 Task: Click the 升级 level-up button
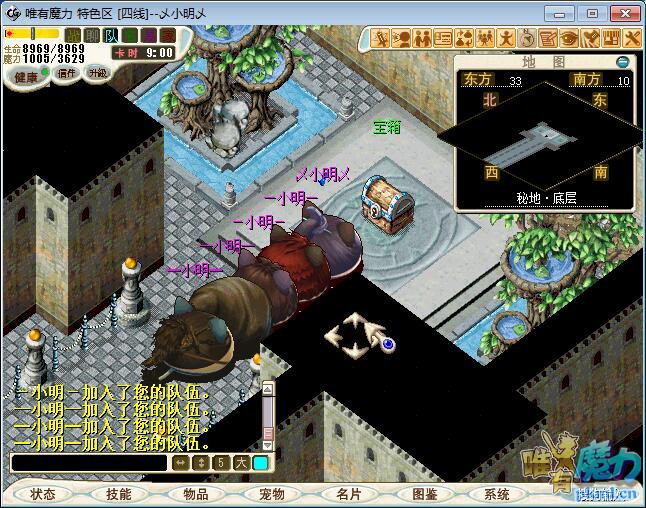click(x=97, y=73)
